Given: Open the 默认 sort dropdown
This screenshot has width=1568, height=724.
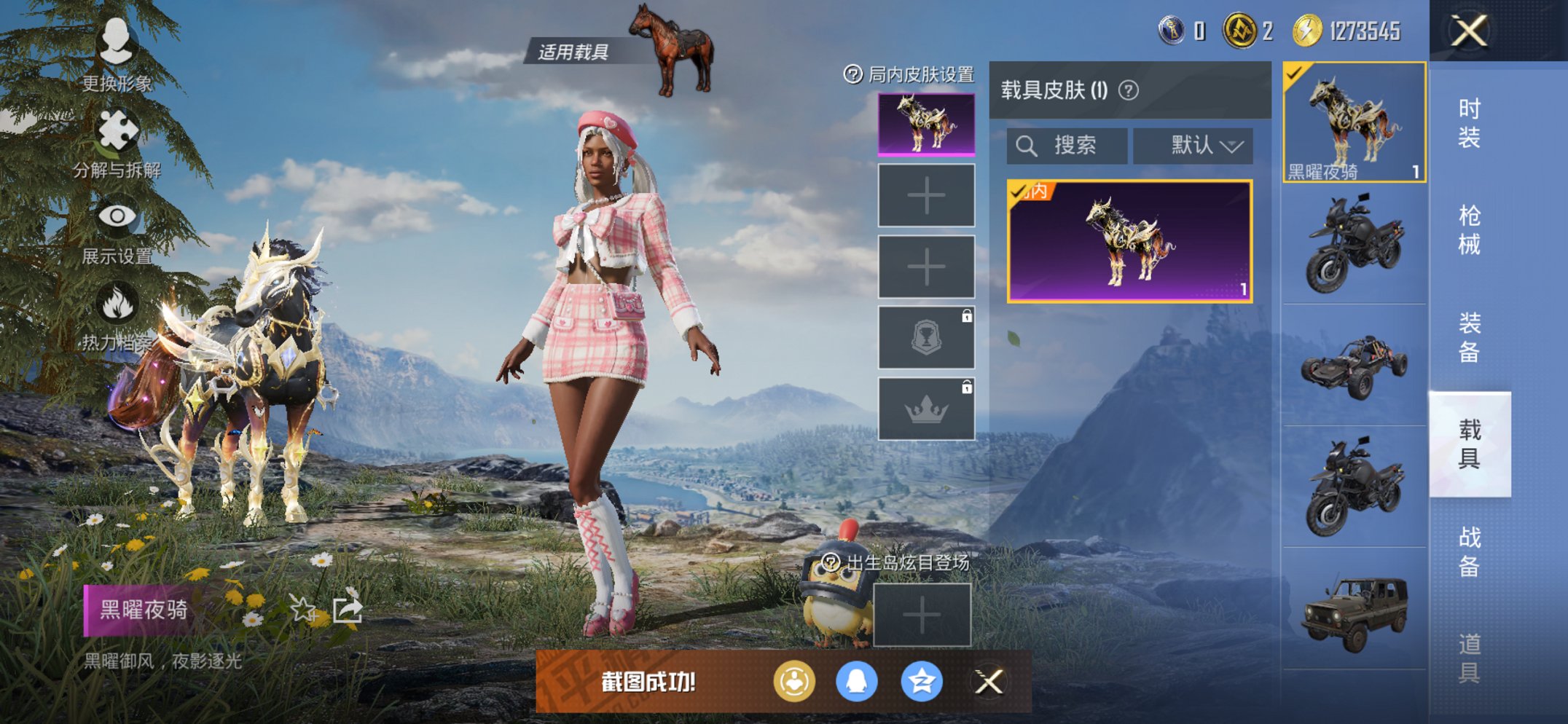Looking at the screenshot, I should (1193, 144).
